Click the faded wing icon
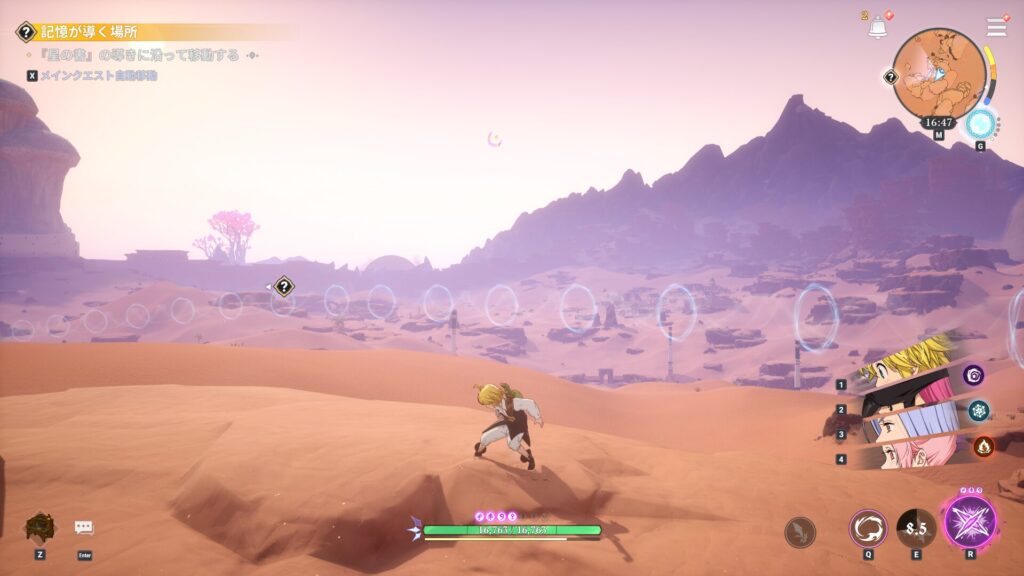Screen dimensions: 1024x576 coord(799,531)
